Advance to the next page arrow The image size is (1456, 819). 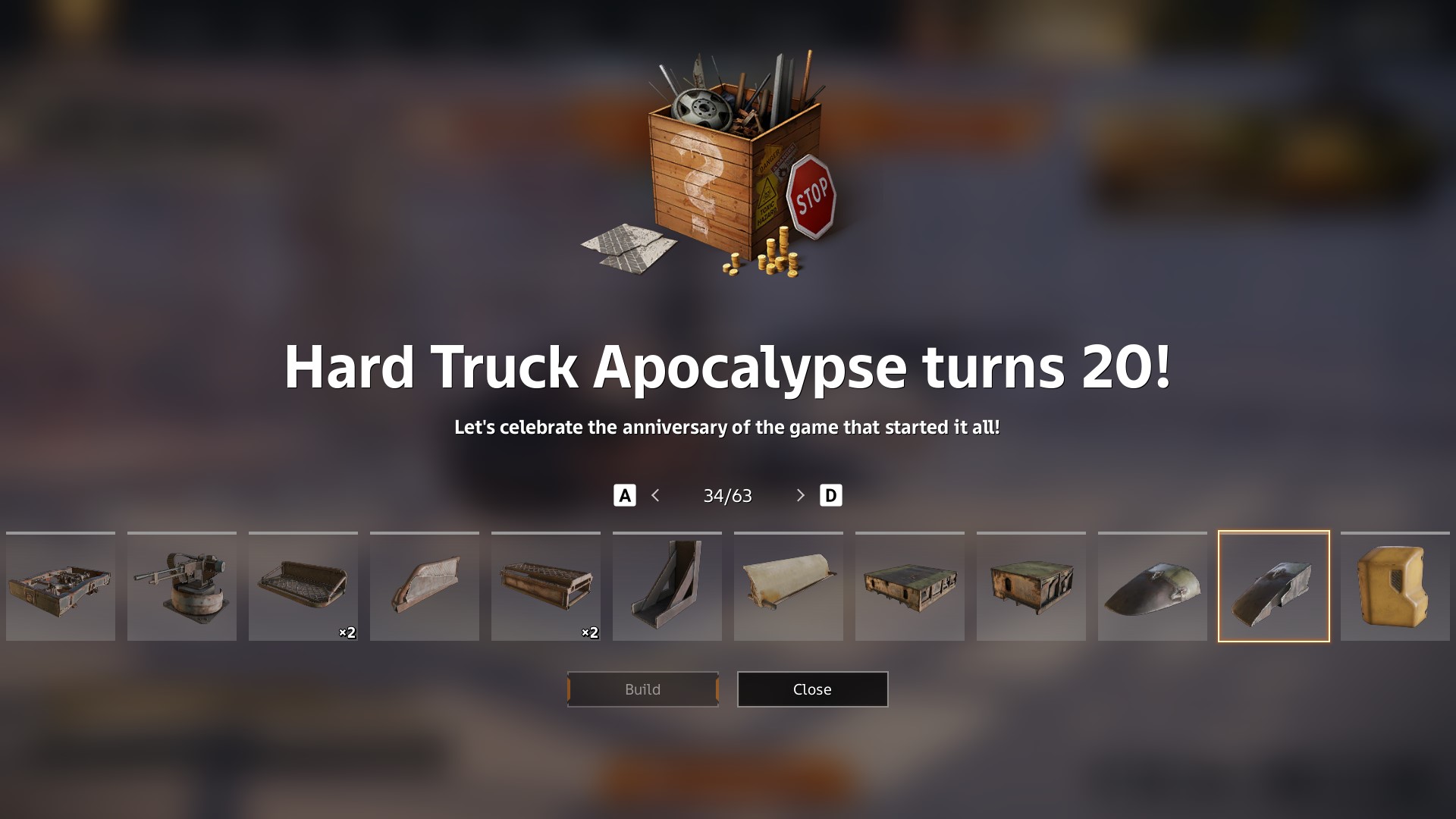coord(800,496)
